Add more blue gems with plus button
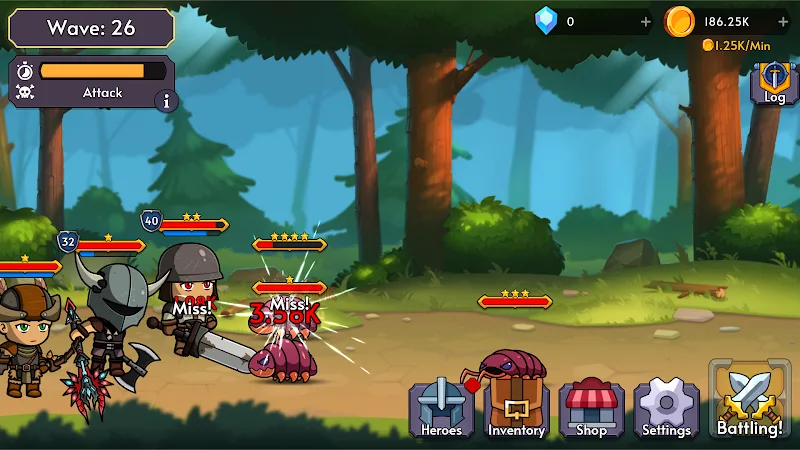800x450 pixels. [x=644, y=21]
